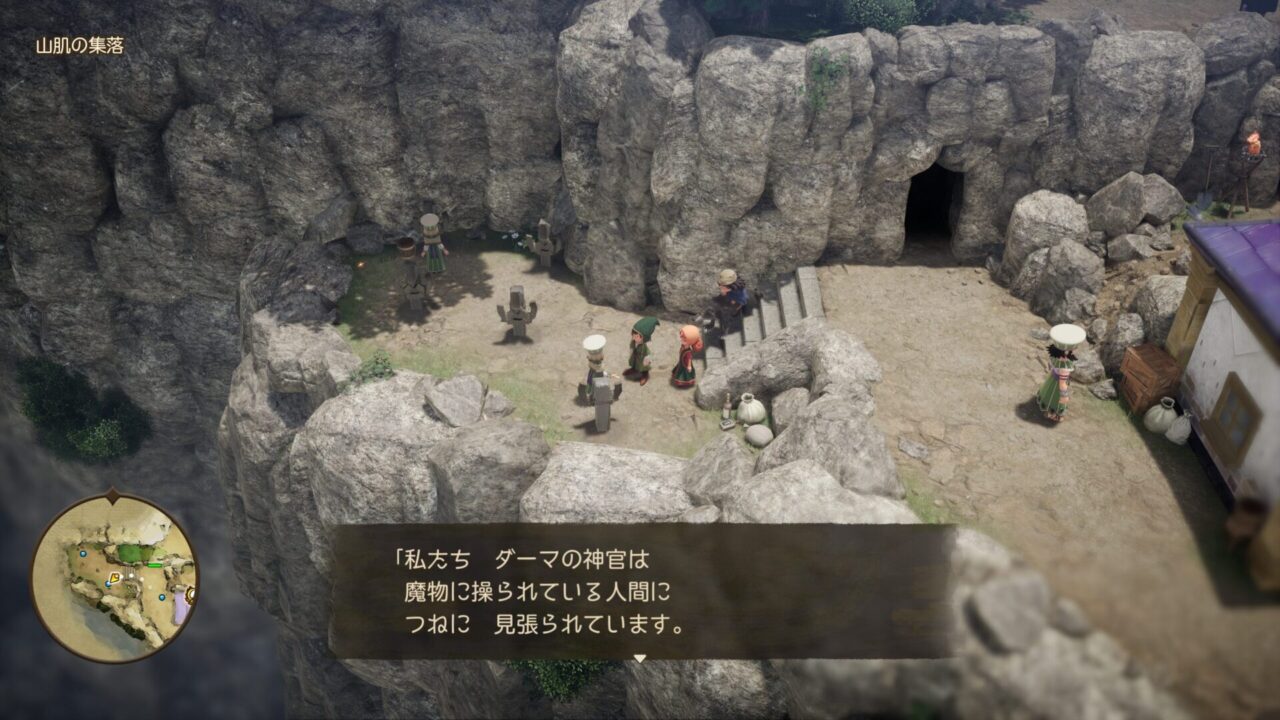Open the circular minimap
The height and width of the screenshot is (720, 1280).
click(x=113, y=578)
